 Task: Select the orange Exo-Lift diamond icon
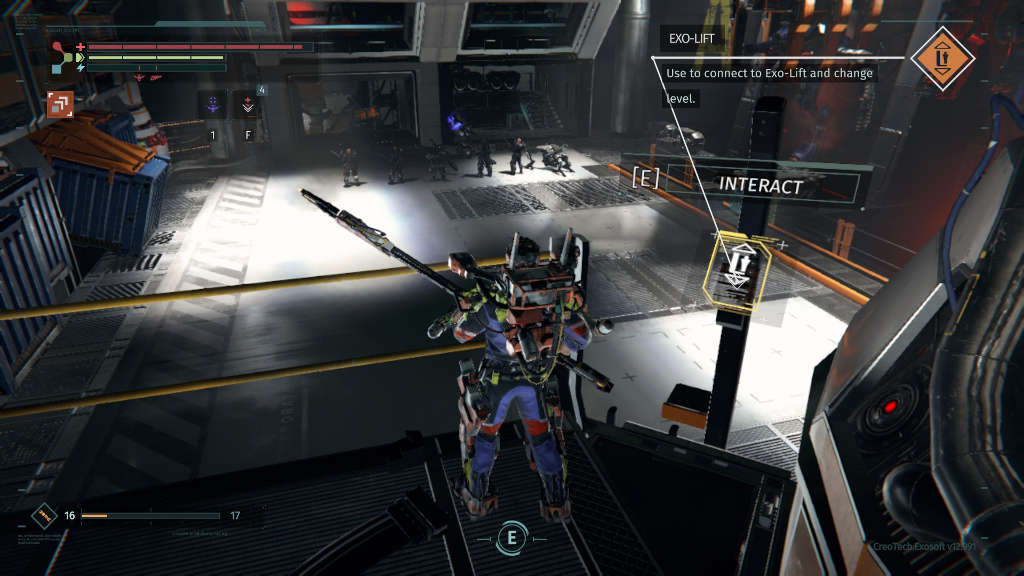(943, 59)
